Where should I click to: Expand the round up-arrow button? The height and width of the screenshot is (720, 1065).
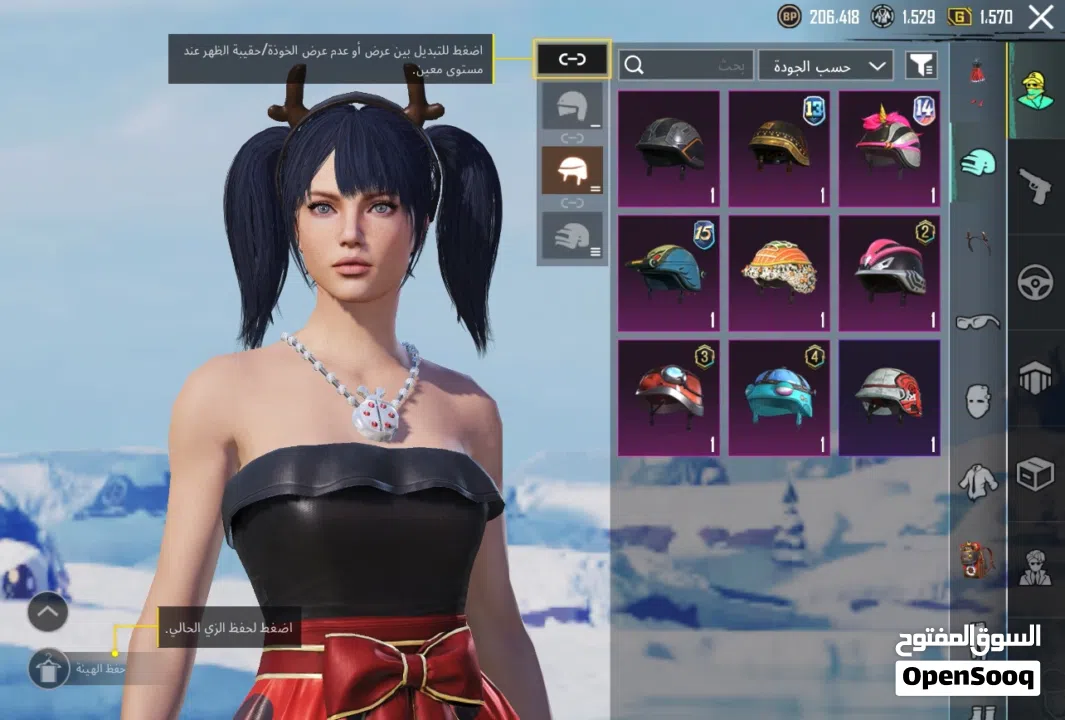48,612
